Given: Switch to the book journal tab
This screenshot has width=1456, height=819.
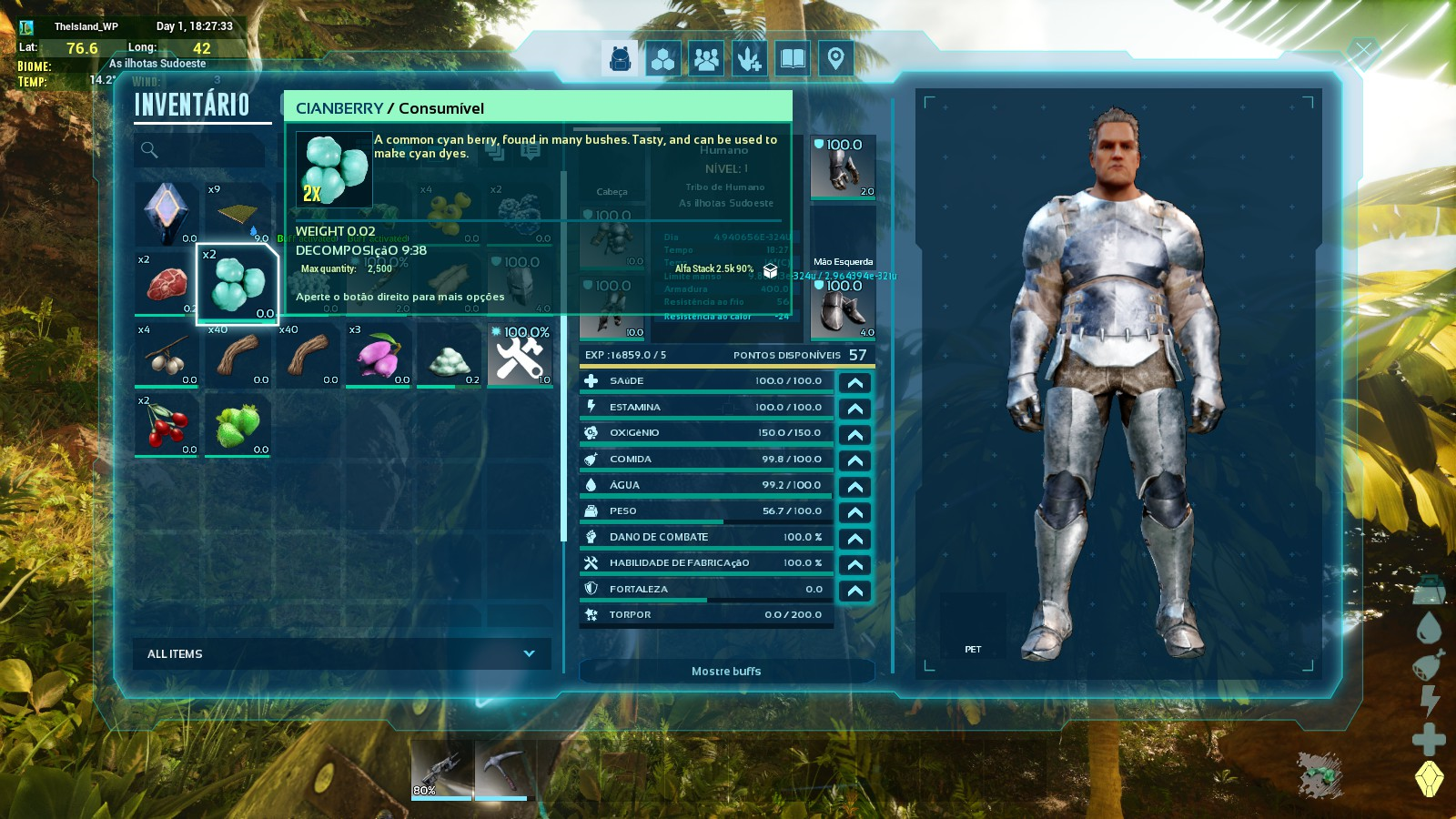Looking at the screenshot, I should [x=793, y=59].
